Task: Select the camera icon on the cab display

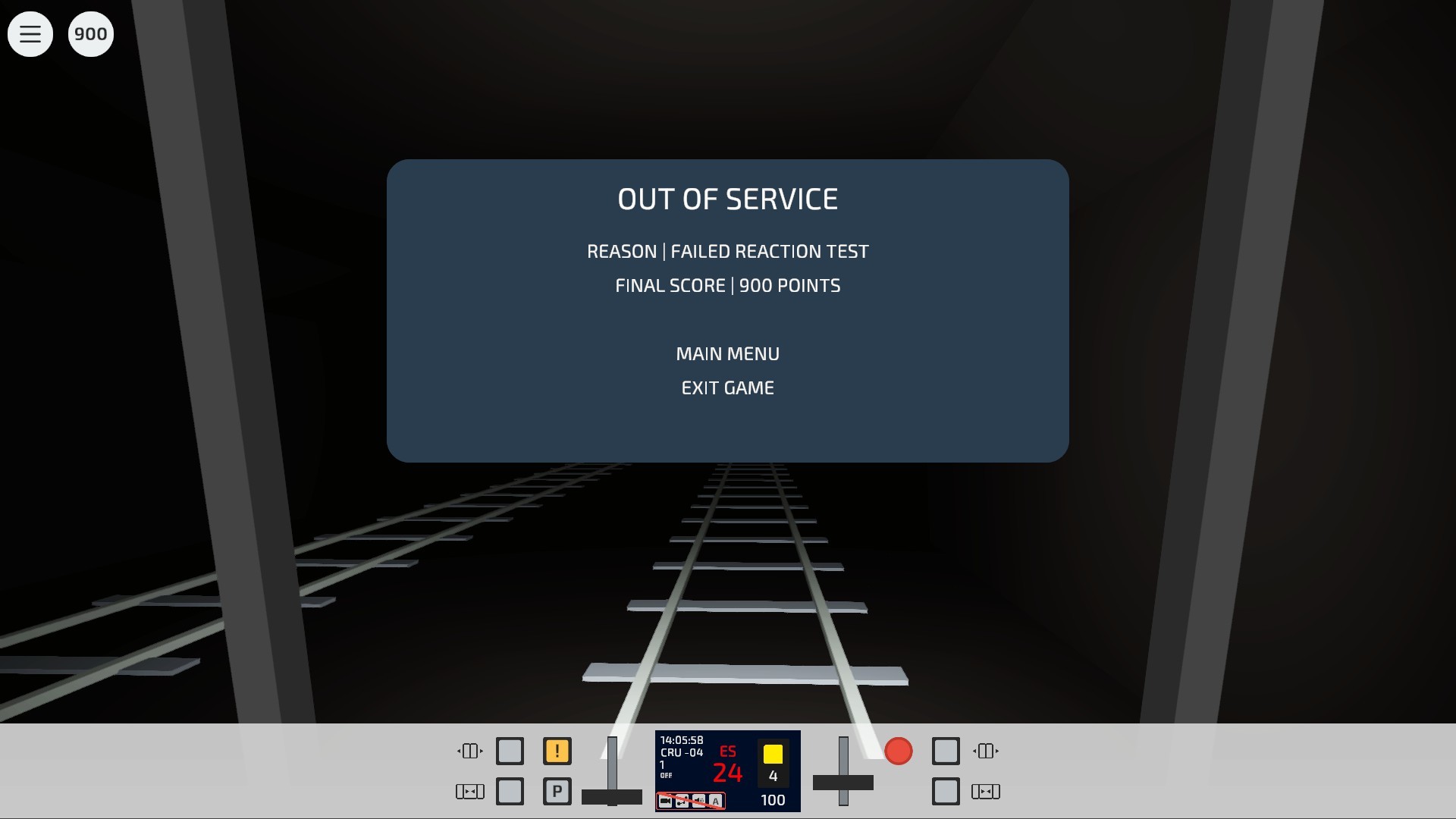Action: tap(665, 800)
